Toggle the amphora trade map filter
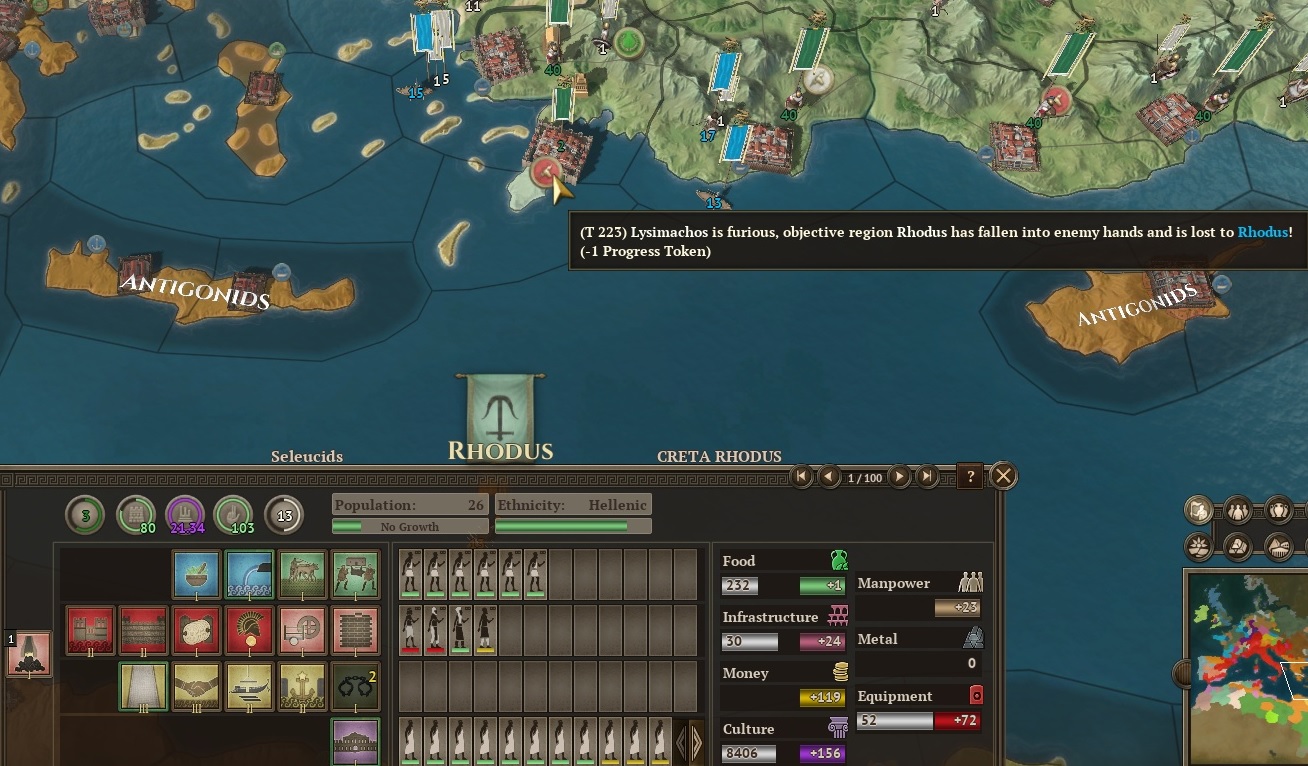The height and width of the screenshot is (766, 1308). point(1279,510)
